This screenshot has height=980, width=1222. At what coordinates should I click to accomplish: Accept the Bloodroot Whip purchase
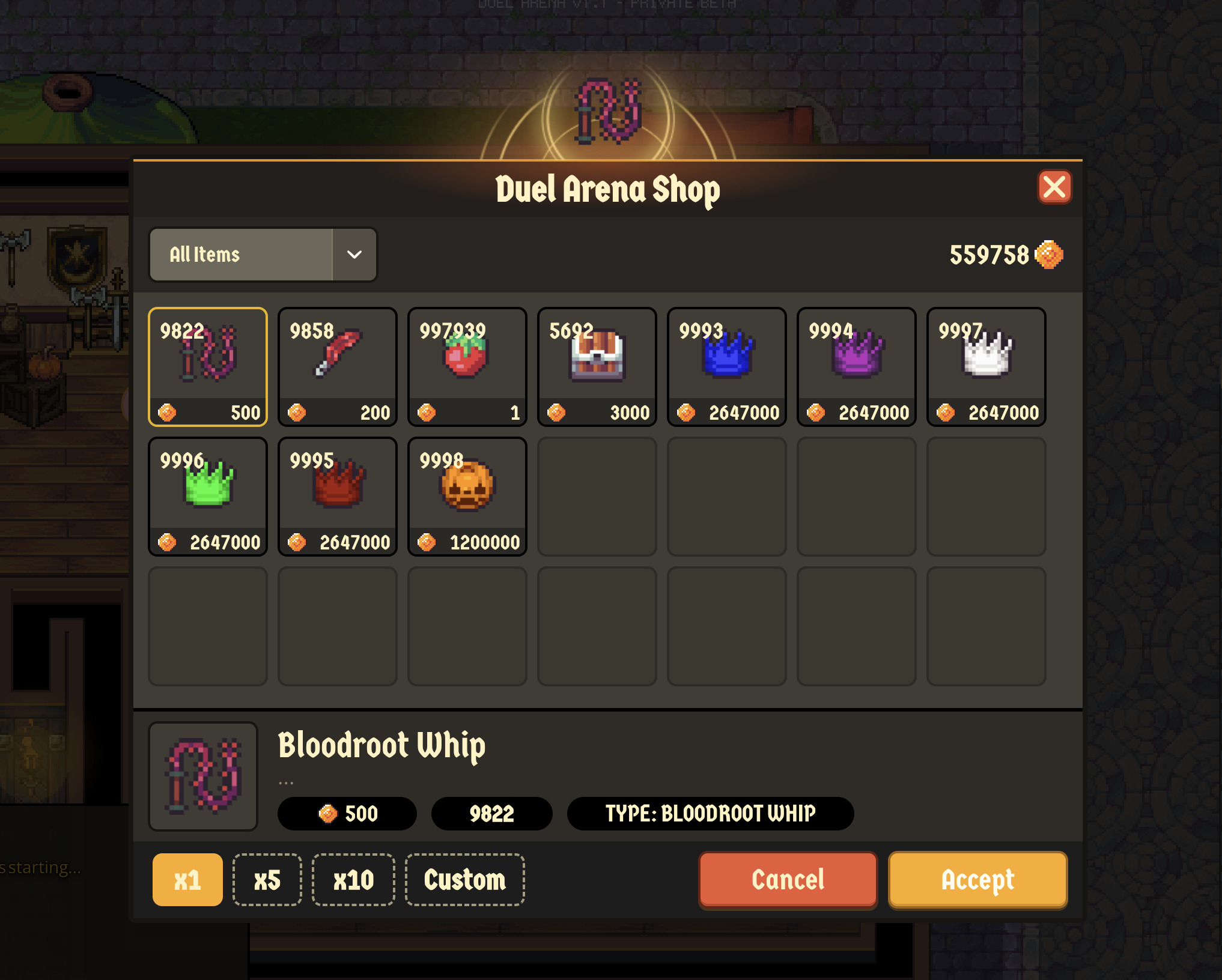(977, 880)
